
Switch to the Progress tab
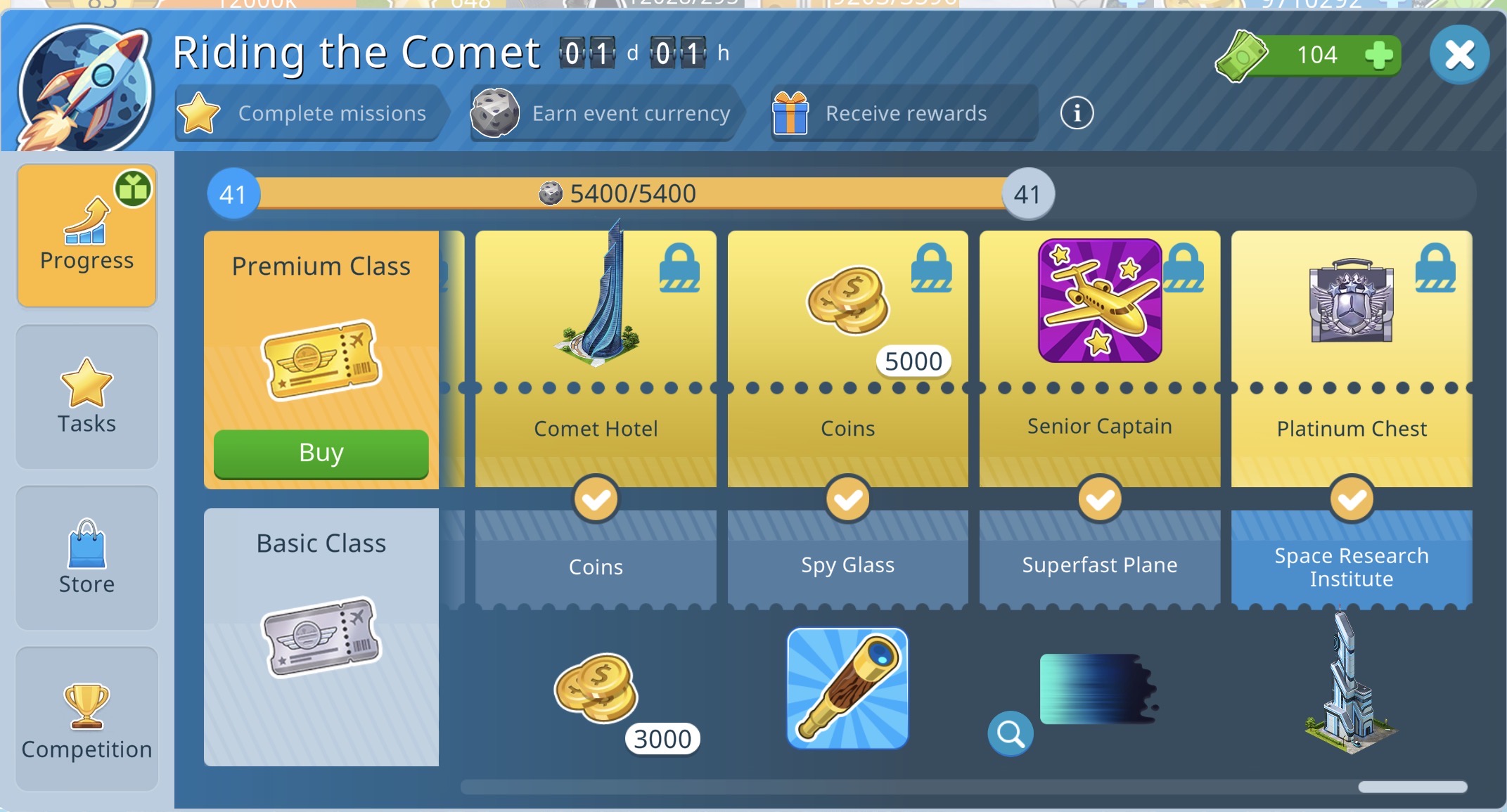point(86,236)
